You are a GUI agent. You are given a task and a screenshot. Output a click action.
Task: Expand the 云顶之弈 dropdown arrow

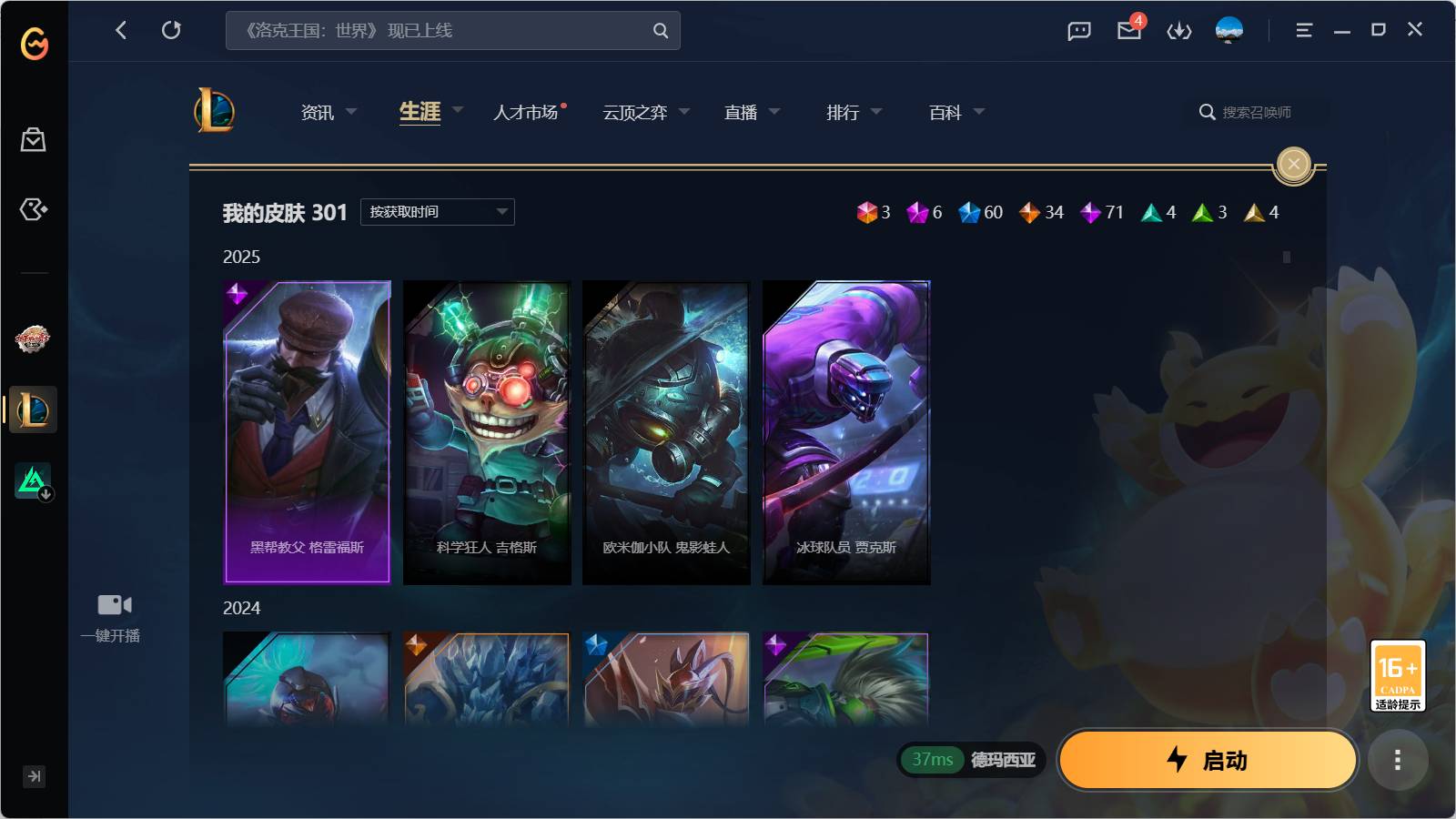point(685,111)
